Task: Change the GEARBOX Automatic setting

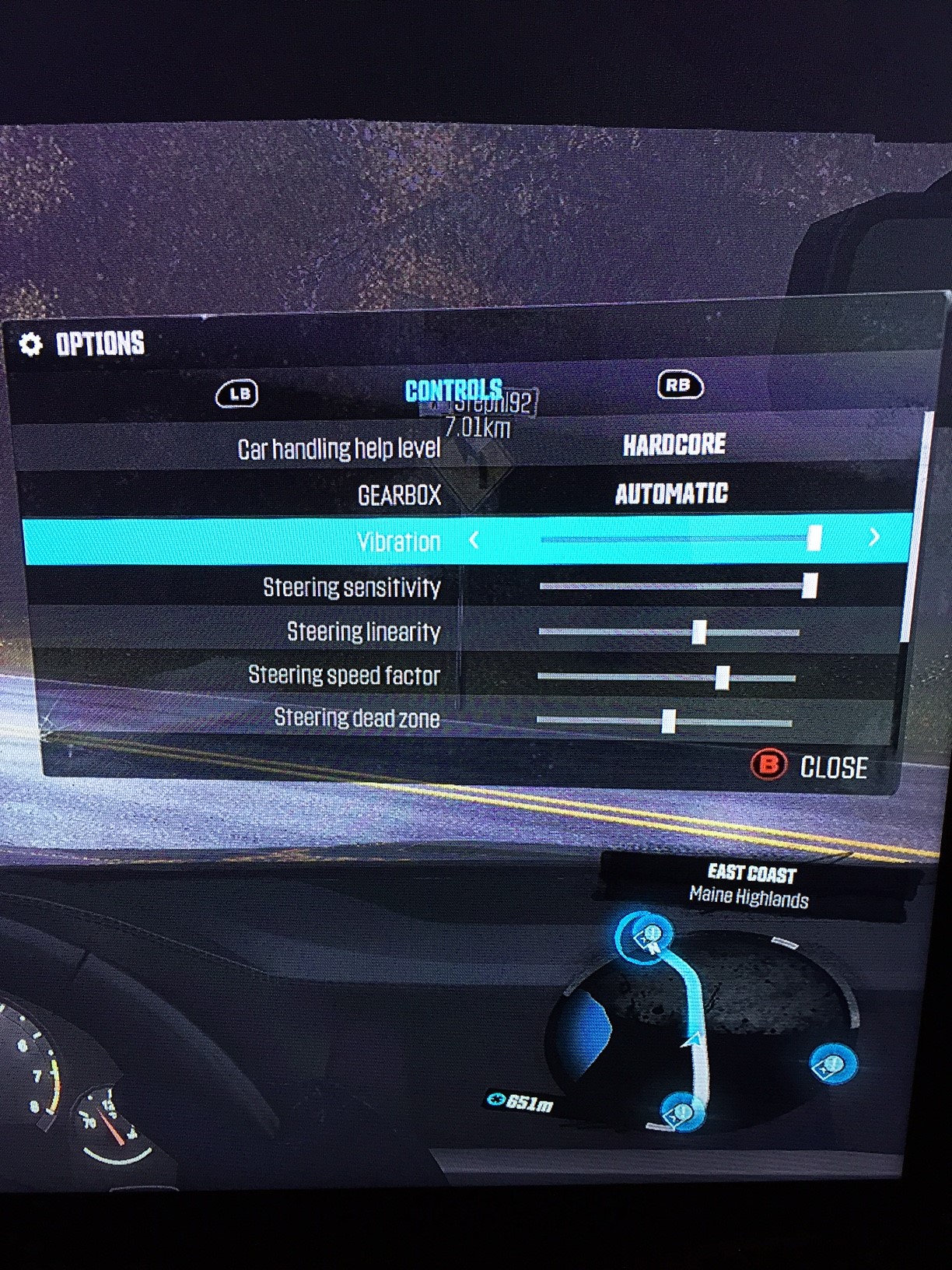Action: [x=671, y=493]
